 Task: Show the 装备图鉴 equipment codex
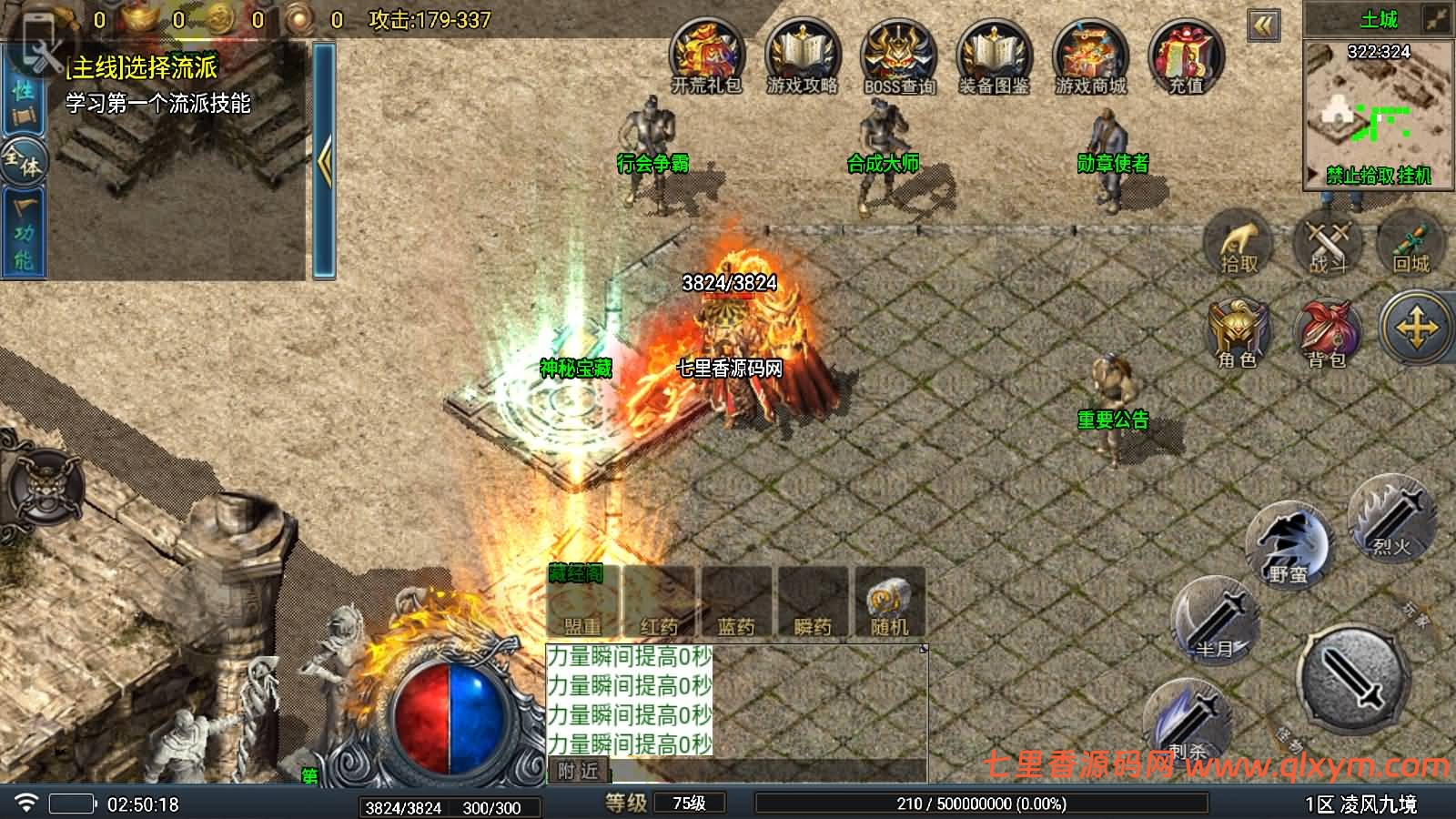click(994, 56)
